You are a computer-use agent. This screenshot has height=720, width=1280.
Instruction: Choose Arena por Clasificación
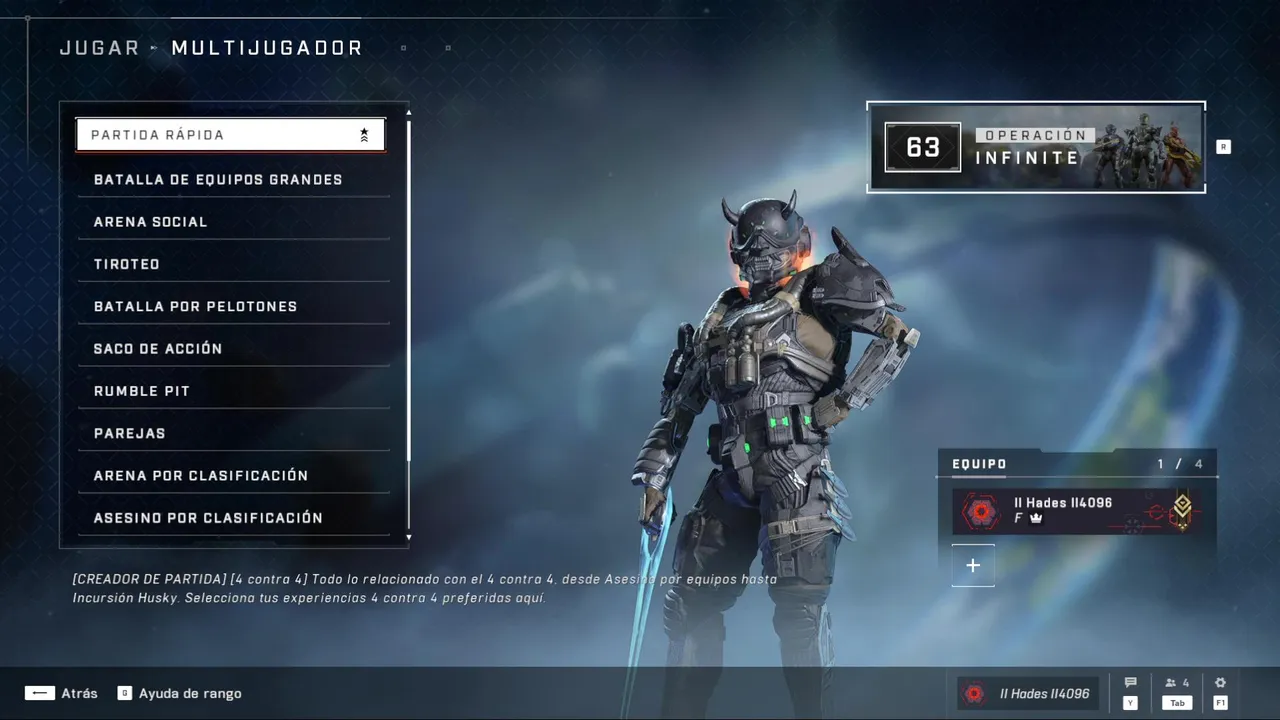click(234, 476)
